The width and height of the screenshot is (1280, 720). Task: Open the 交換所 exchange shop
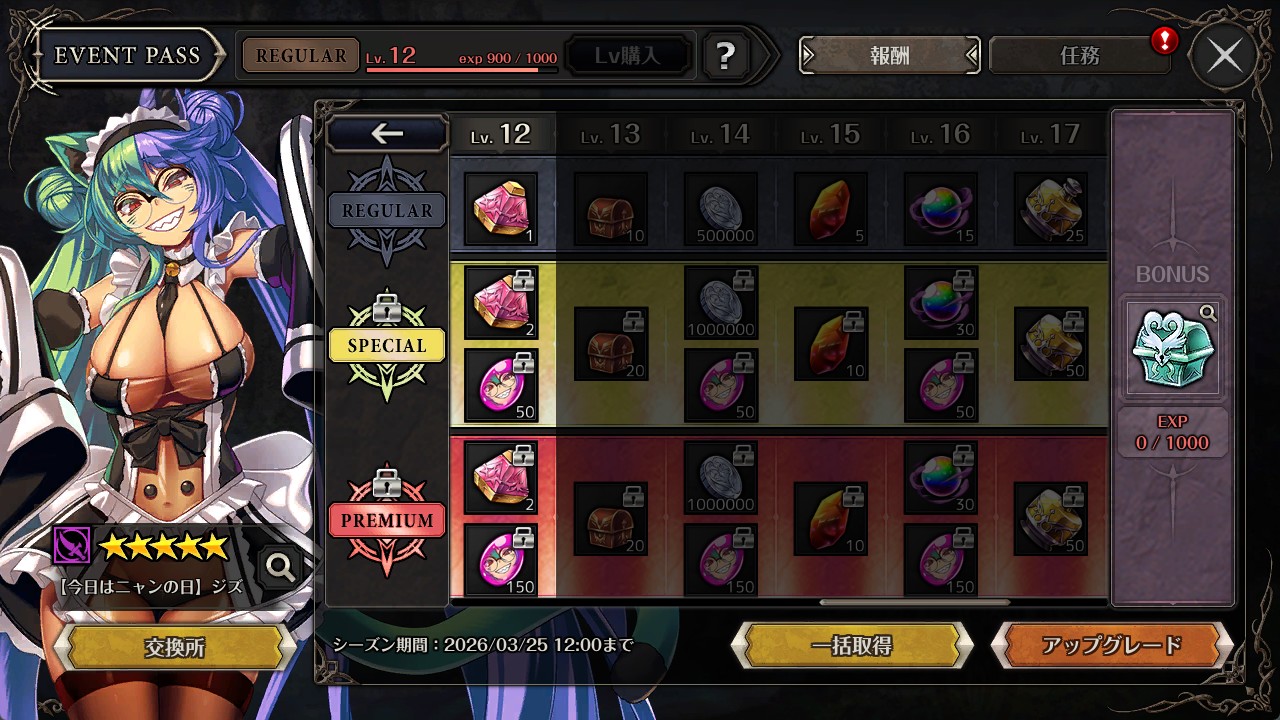tap(174, 648)
